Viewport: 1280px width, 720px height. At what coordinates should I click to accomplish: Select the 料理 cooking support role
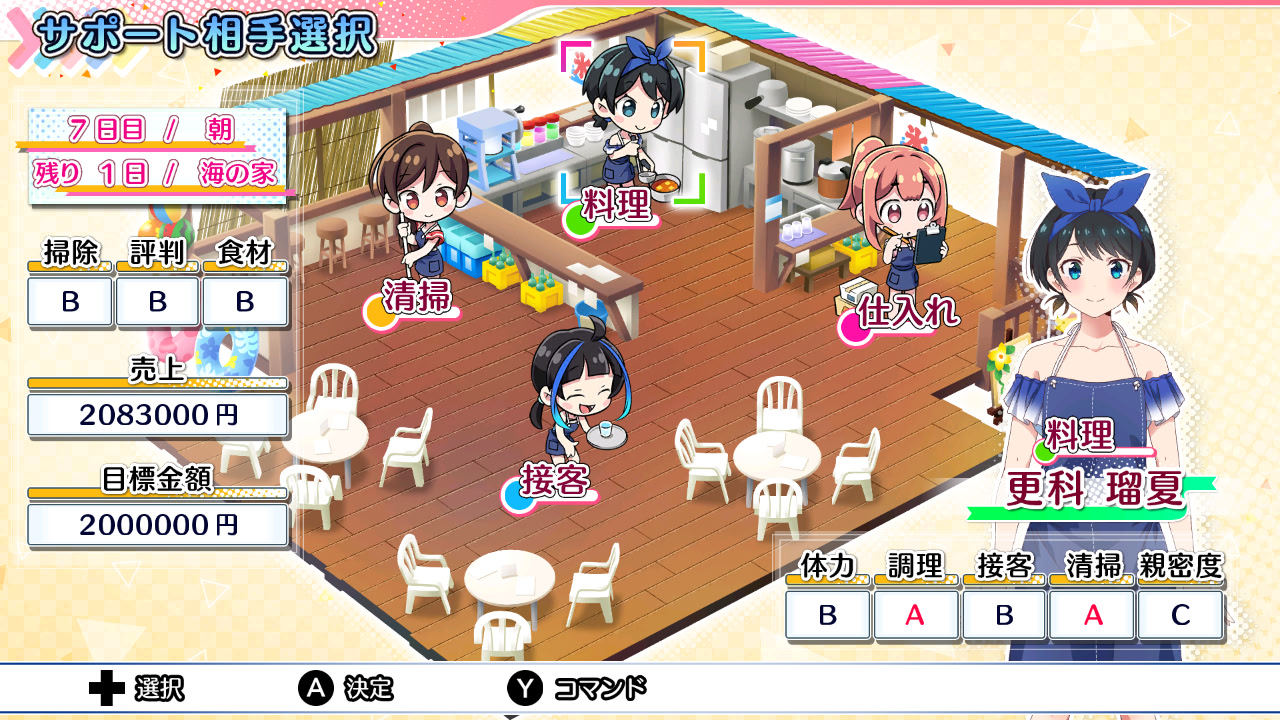616,205
